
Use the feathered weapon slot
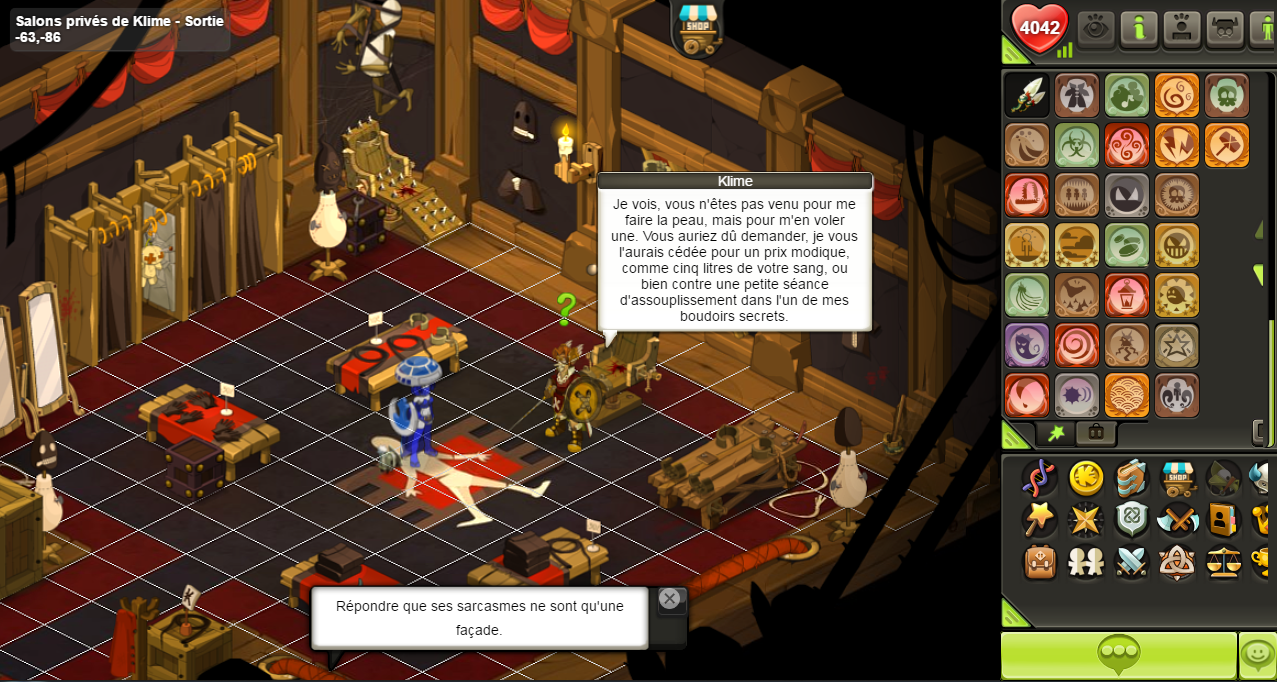coord(1027,95)
